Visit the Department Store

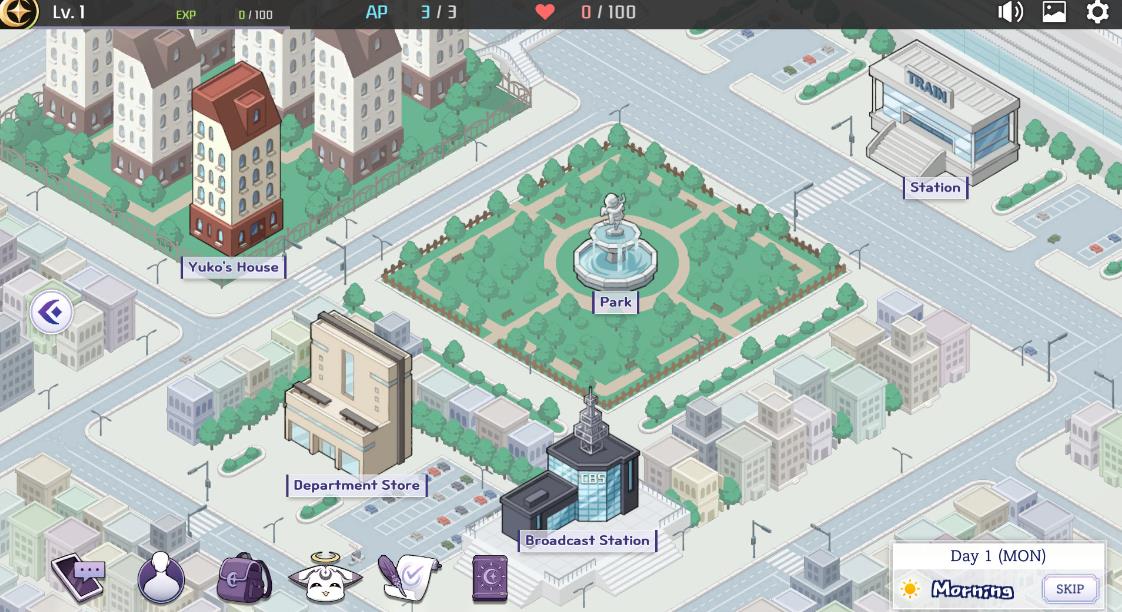tap(356, 485)
